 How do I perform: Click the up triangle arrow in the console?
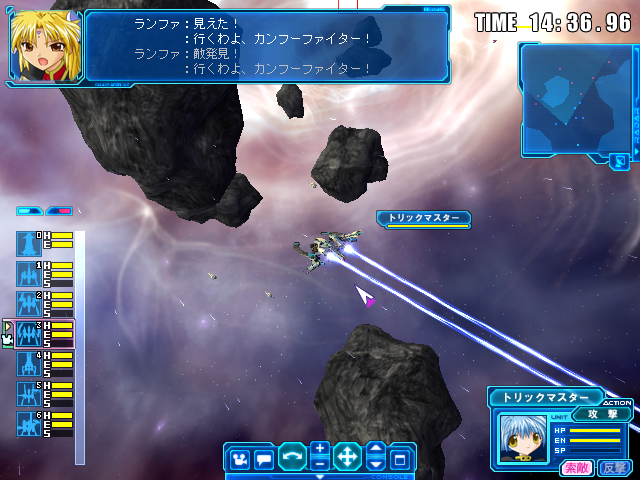[x=375, y=451]
